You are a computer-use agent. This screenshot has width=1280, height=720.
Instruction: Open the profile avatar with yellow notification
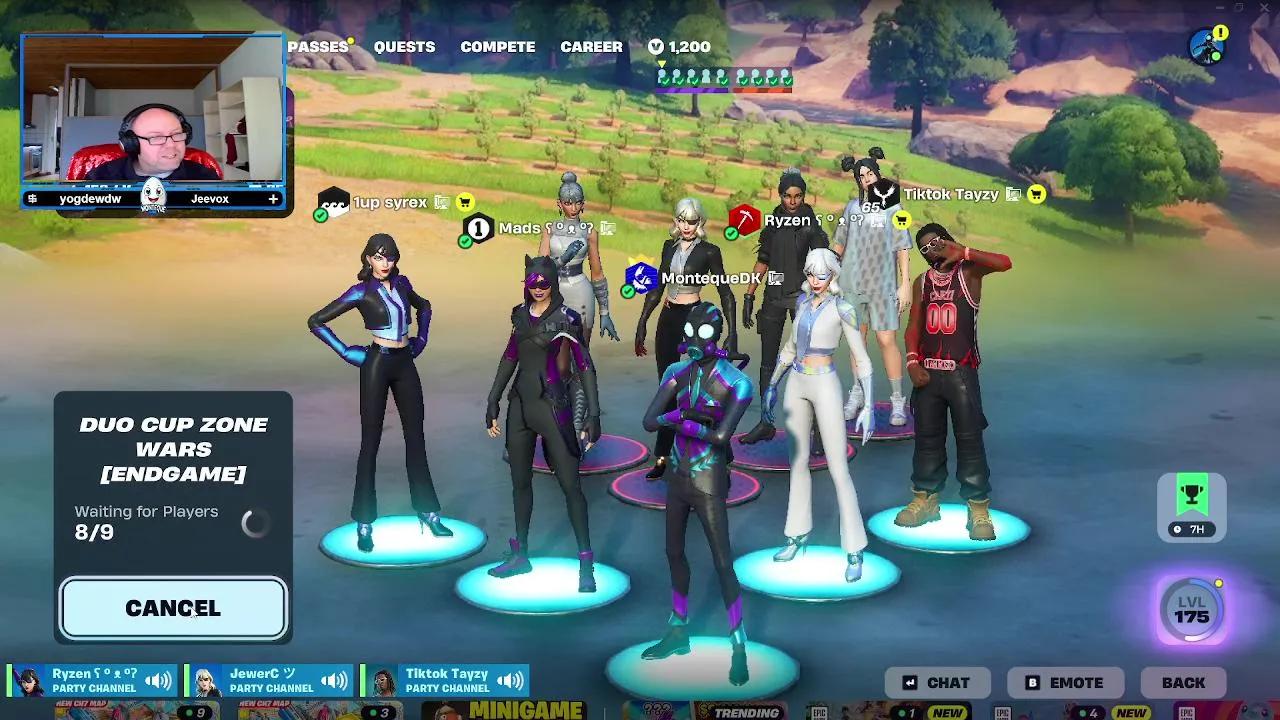(x=1207, y=42)
